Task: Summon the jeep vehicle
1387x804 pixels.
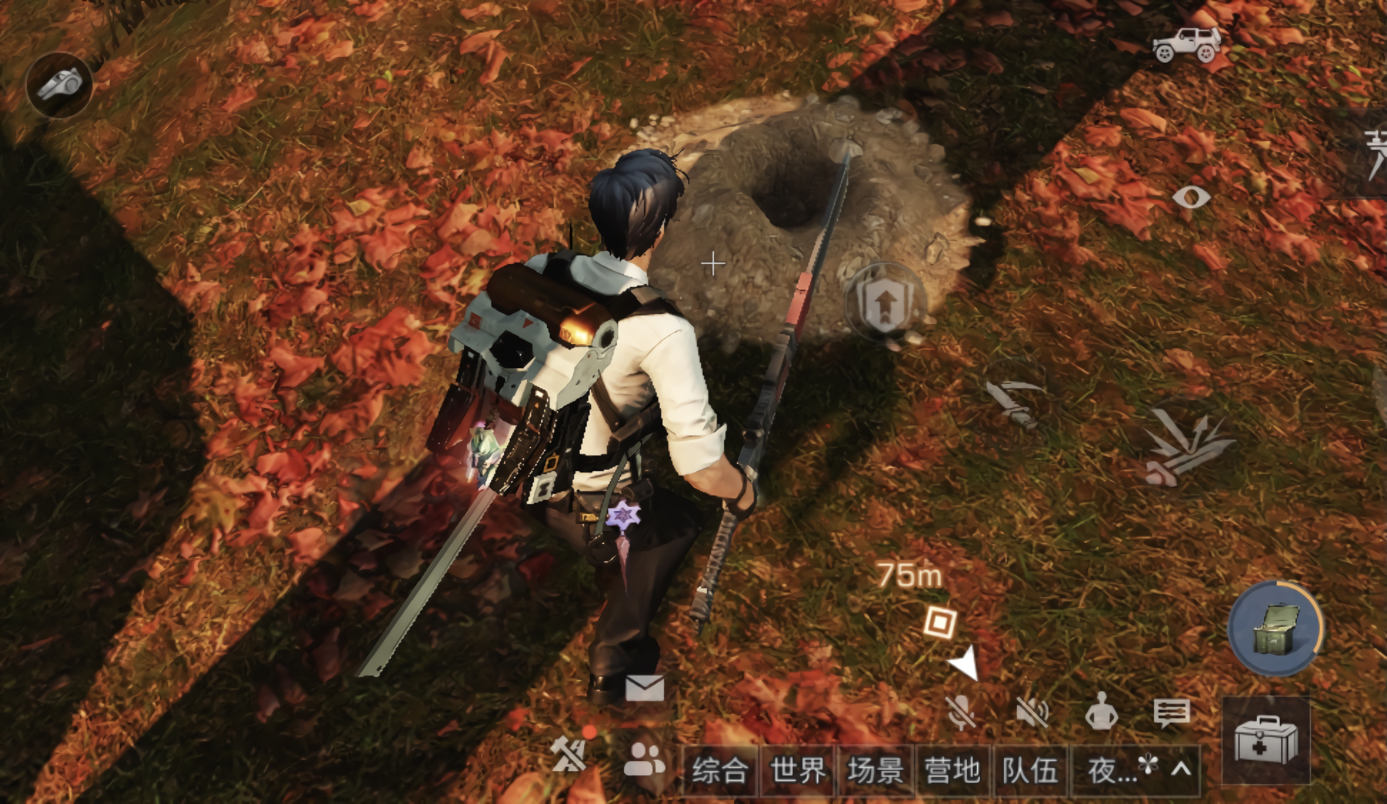Action: coord(1187,45)
